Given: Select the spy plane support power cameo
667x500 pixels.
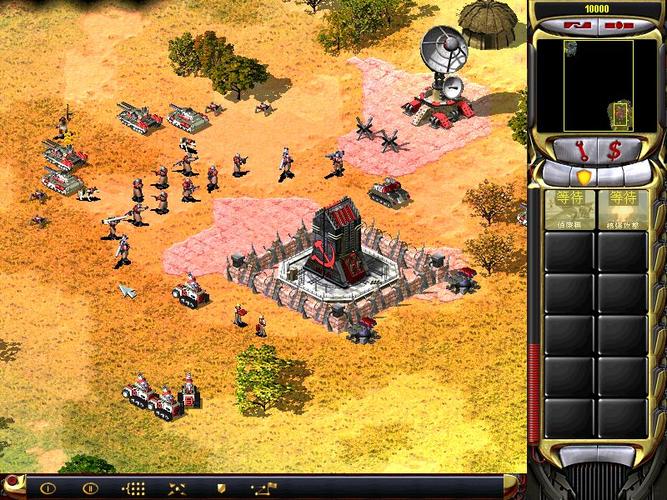Looking at the screenshot, I should [569, 211].
